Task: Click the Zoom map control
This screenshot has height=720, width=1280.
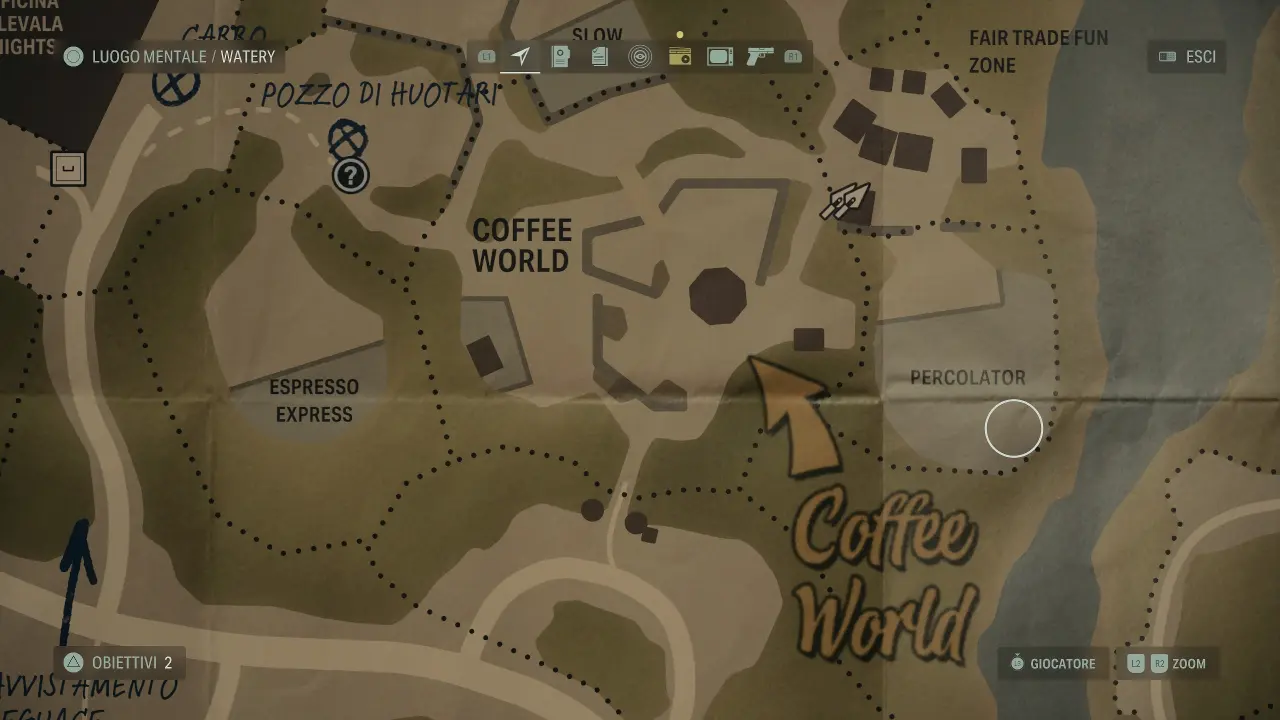Action: click(x=1167, y=663)
